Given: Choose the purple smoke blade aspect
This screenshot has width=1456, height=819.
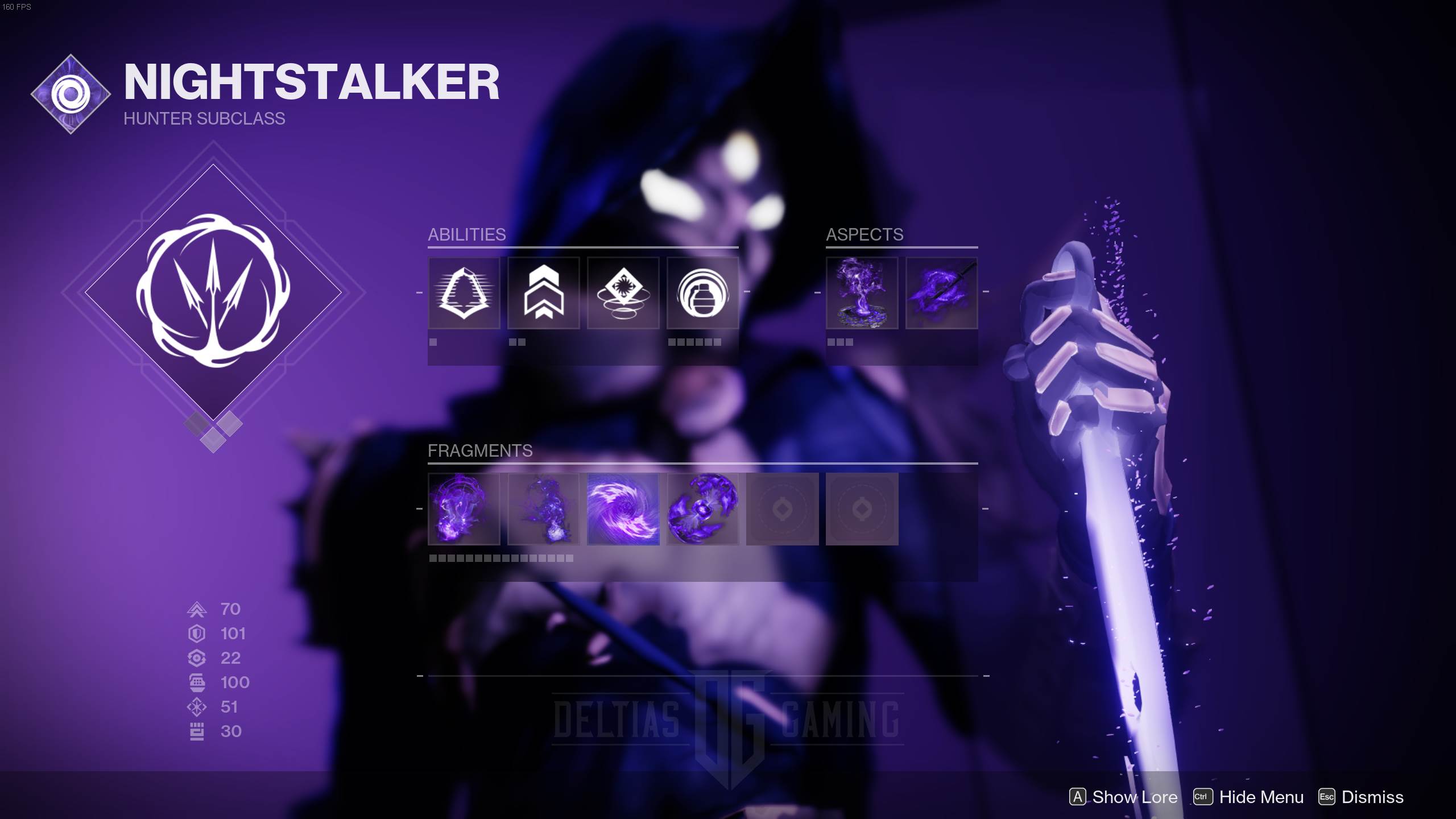Looking at the screenshot, I should [941, 293].
